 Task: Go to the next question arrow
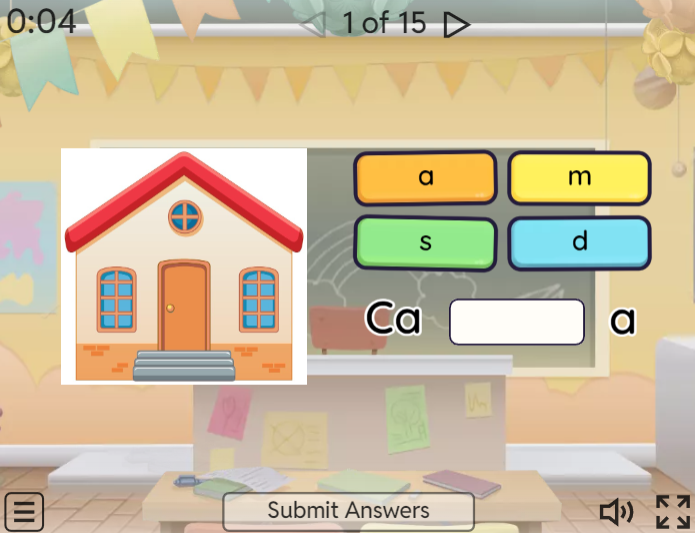[x=456, y=24]
